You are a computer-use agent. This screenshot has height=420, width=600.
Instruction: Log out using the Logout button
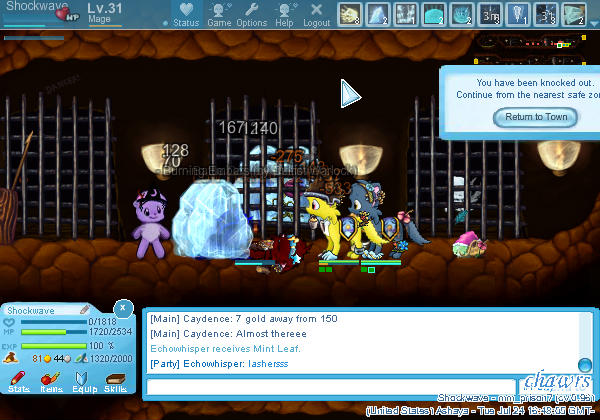317,15
